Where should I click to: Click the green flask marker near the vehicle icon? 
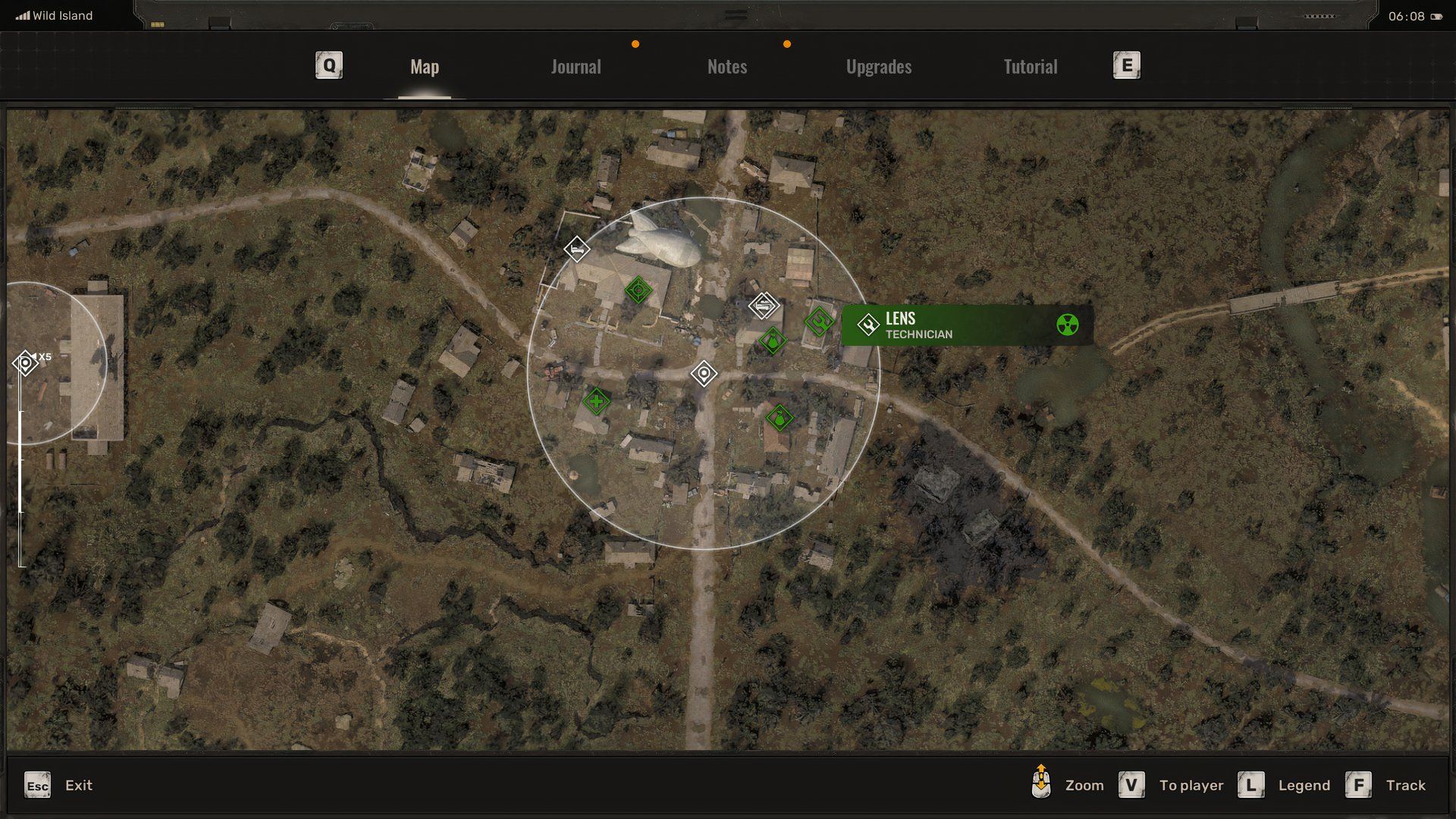[773, 341]
